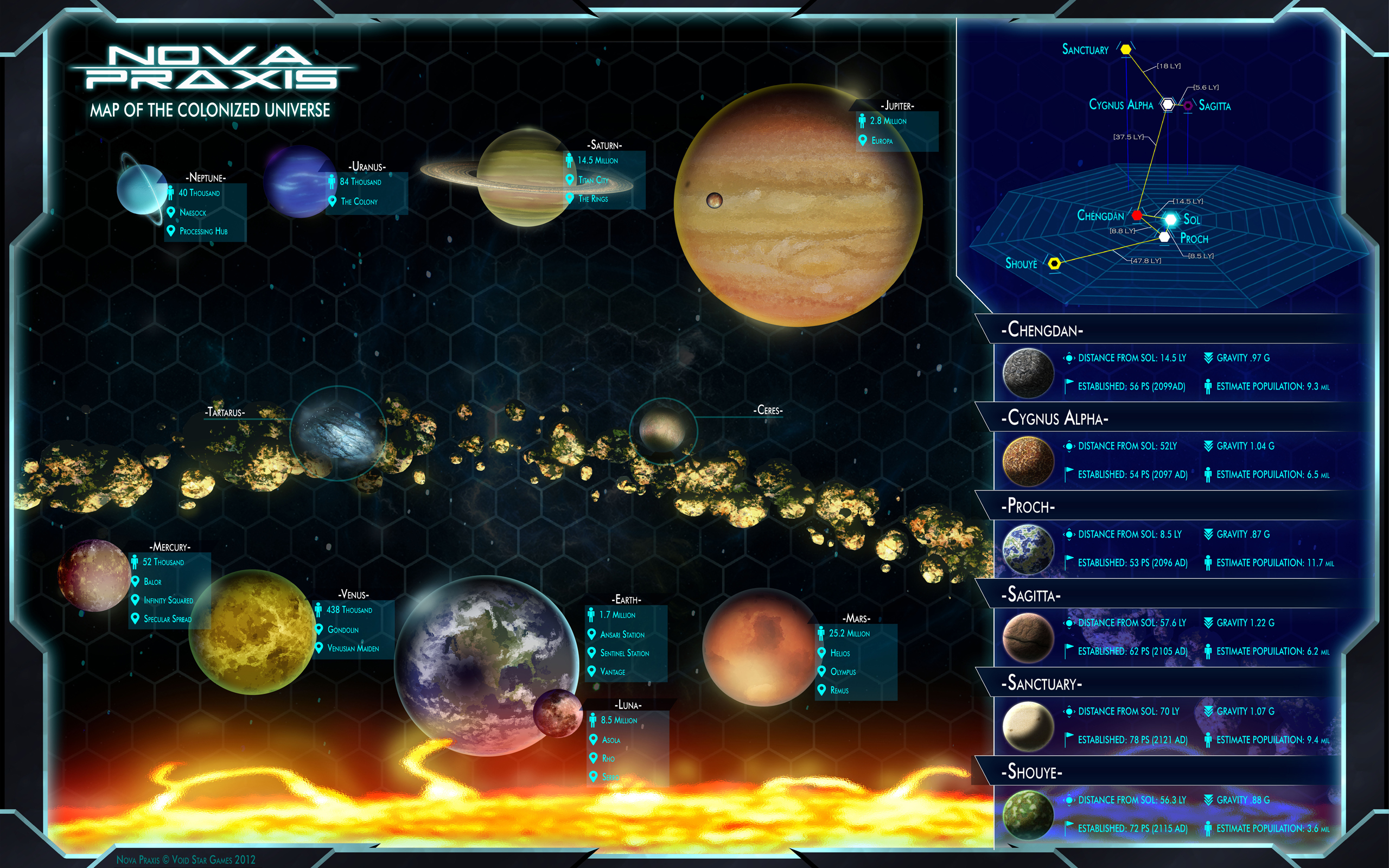Select the Sanctuary node on the star map
Viewport: 1389px width, 868px height.
pos(1125,49)
